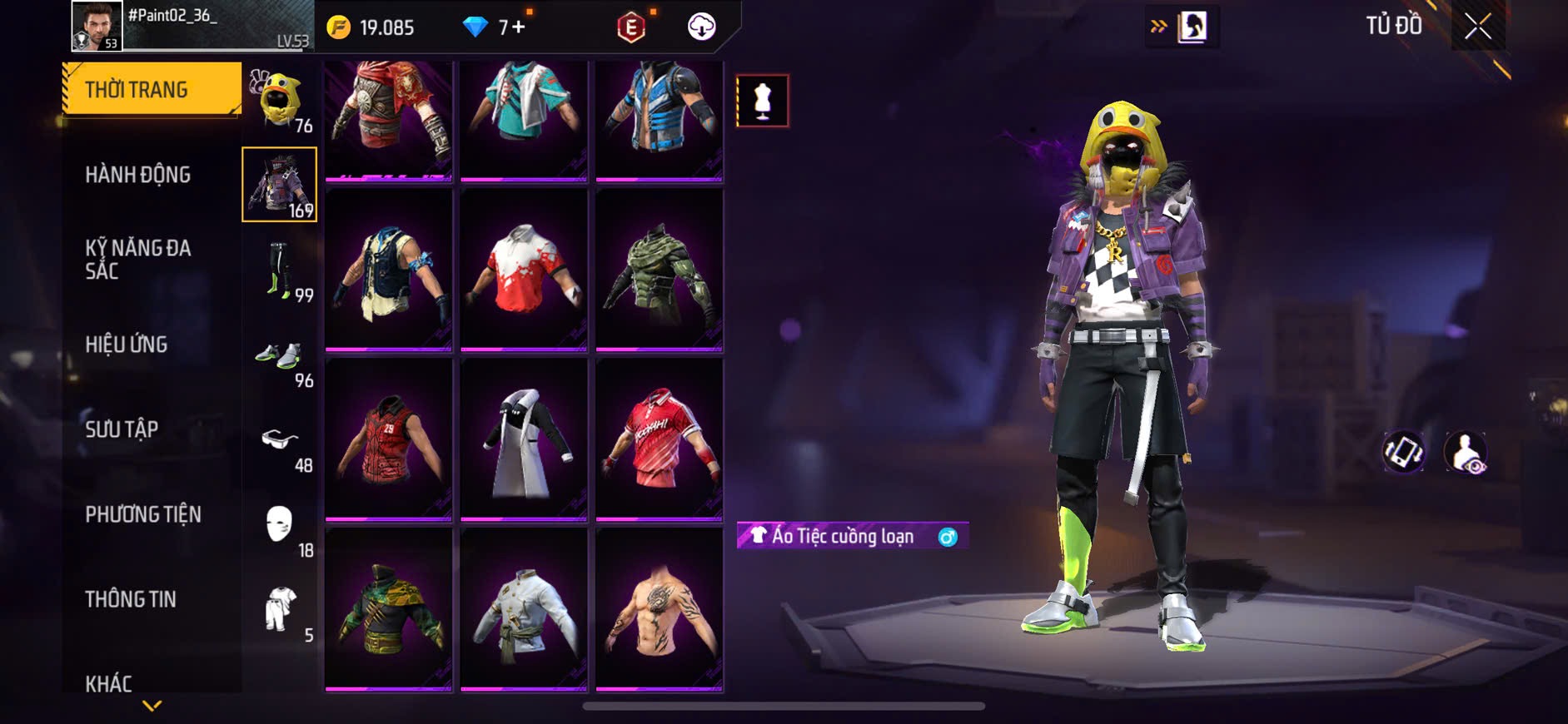Go to the SƯU TẬP tab
The image size is (1568, 724).
click(122, 429)
